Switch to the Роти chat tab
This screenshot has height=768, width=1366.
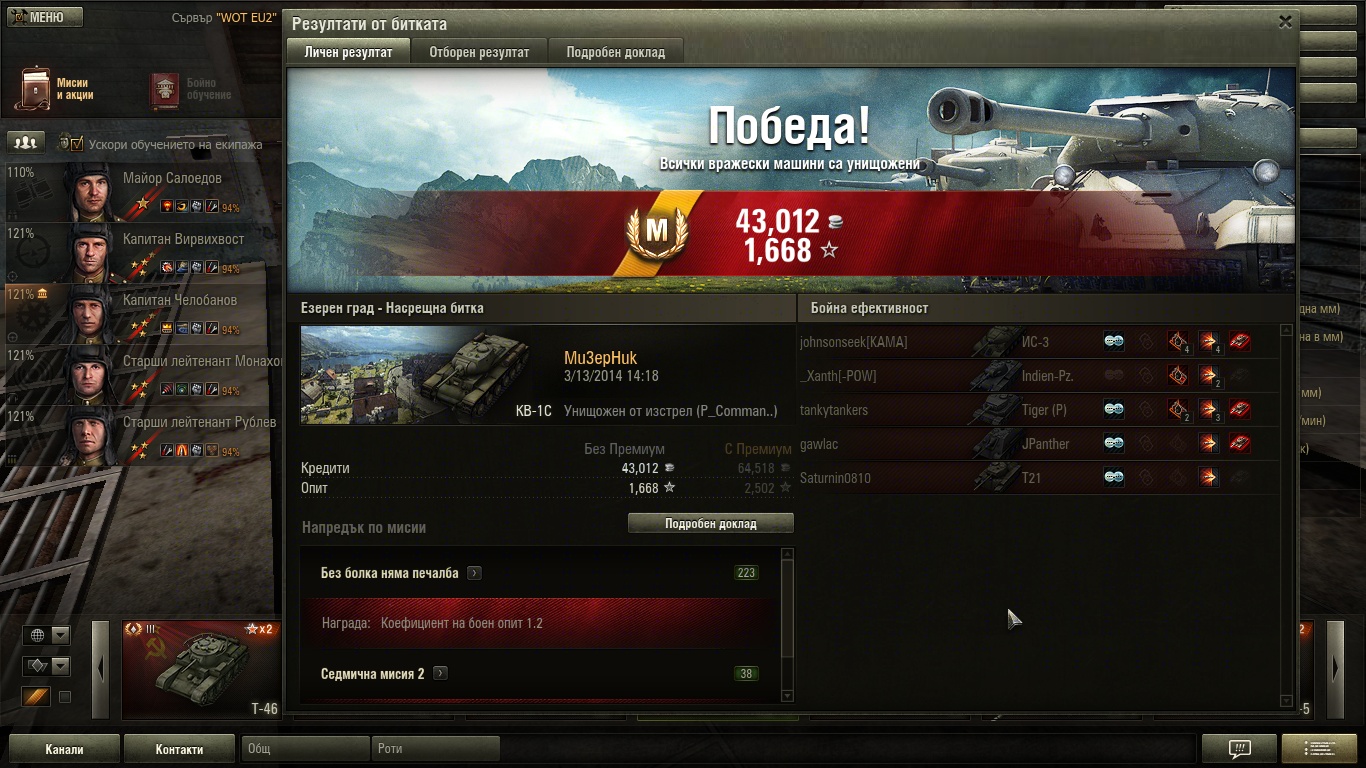pos(435,749)
